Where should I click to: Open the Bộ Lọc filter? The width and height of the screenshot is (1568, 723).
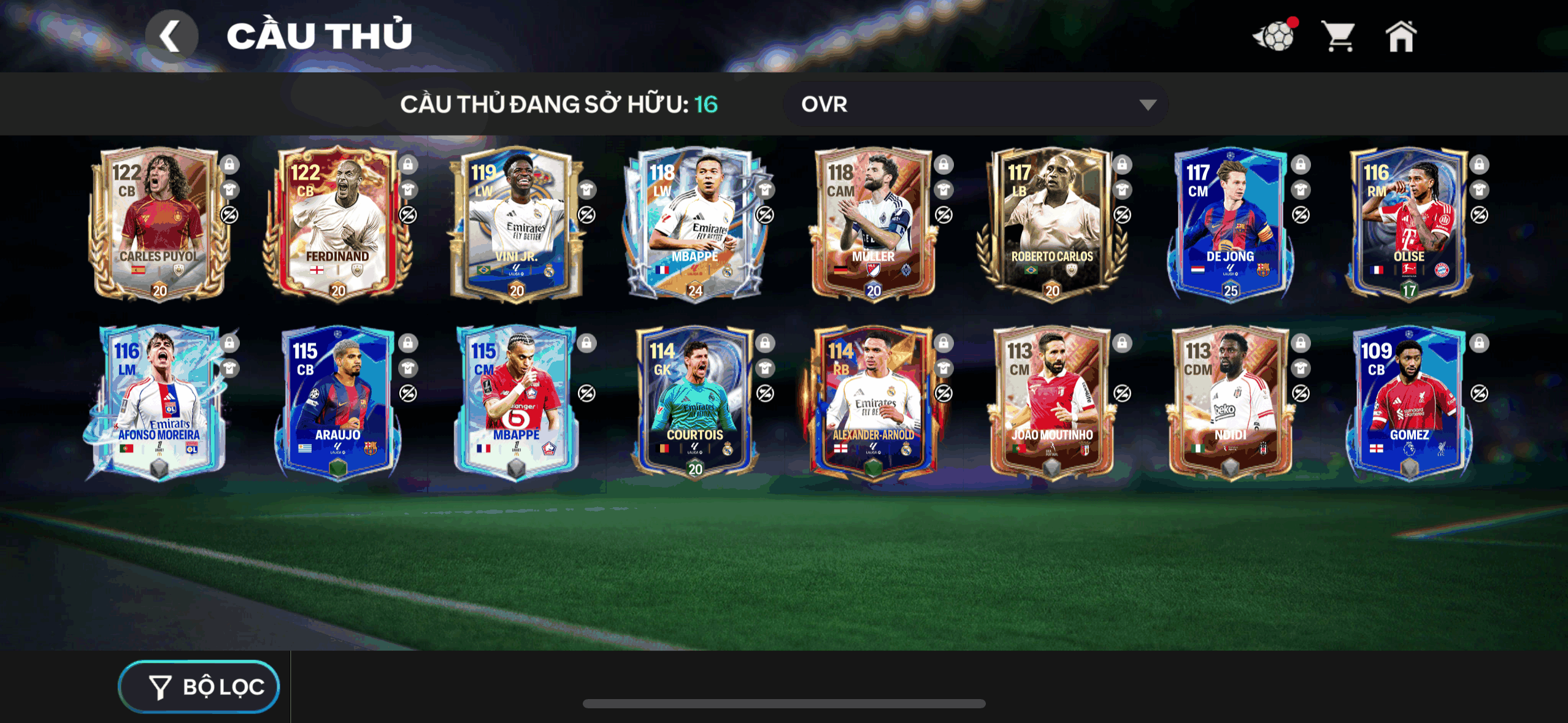199,687
